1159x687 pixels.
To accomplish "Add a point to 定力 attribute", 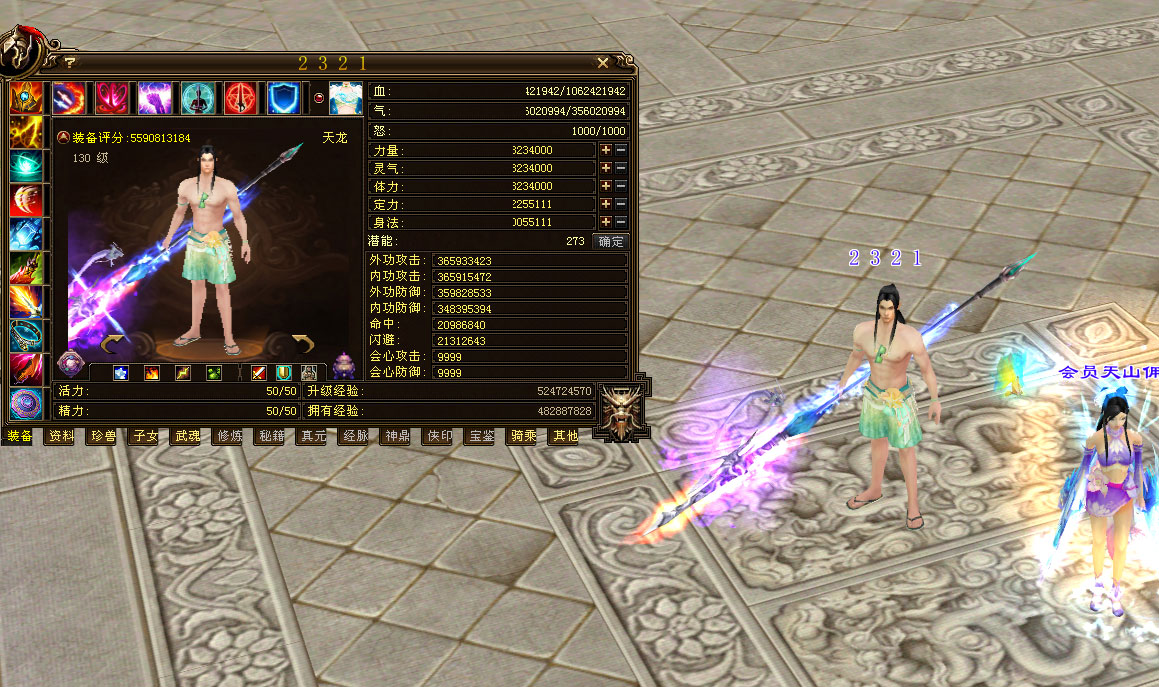I will [x=605, y=204].
